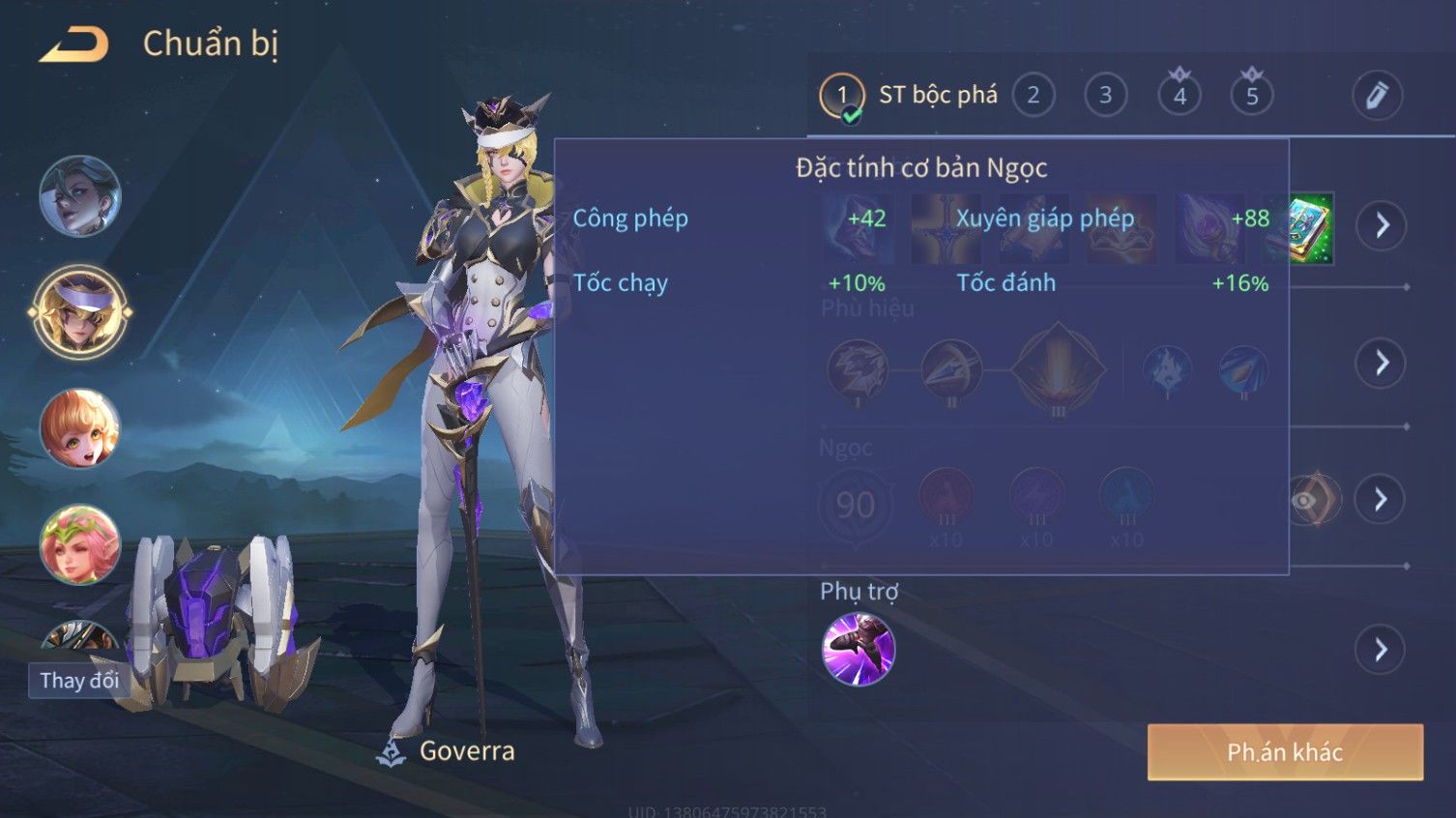Viewport: 1456px width, 818px height.
Task: Pick the orange-haired girl hero portrait
Action: point(80,428)
